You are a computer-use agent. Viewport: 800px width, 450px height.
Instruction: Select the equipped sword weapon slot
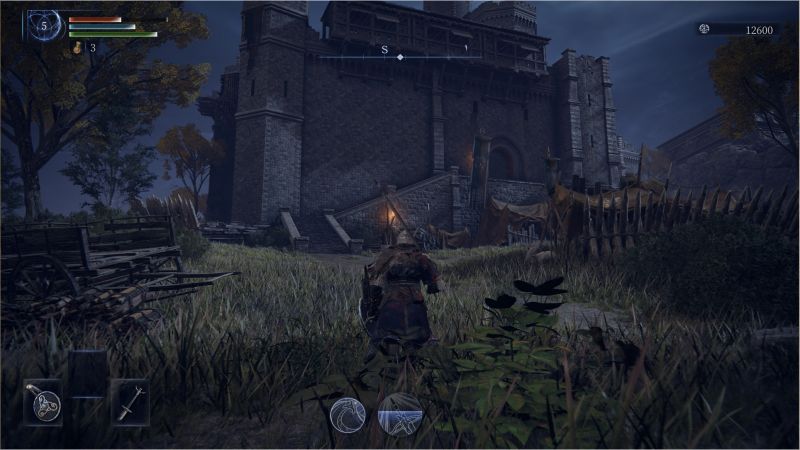pos(130,403)
